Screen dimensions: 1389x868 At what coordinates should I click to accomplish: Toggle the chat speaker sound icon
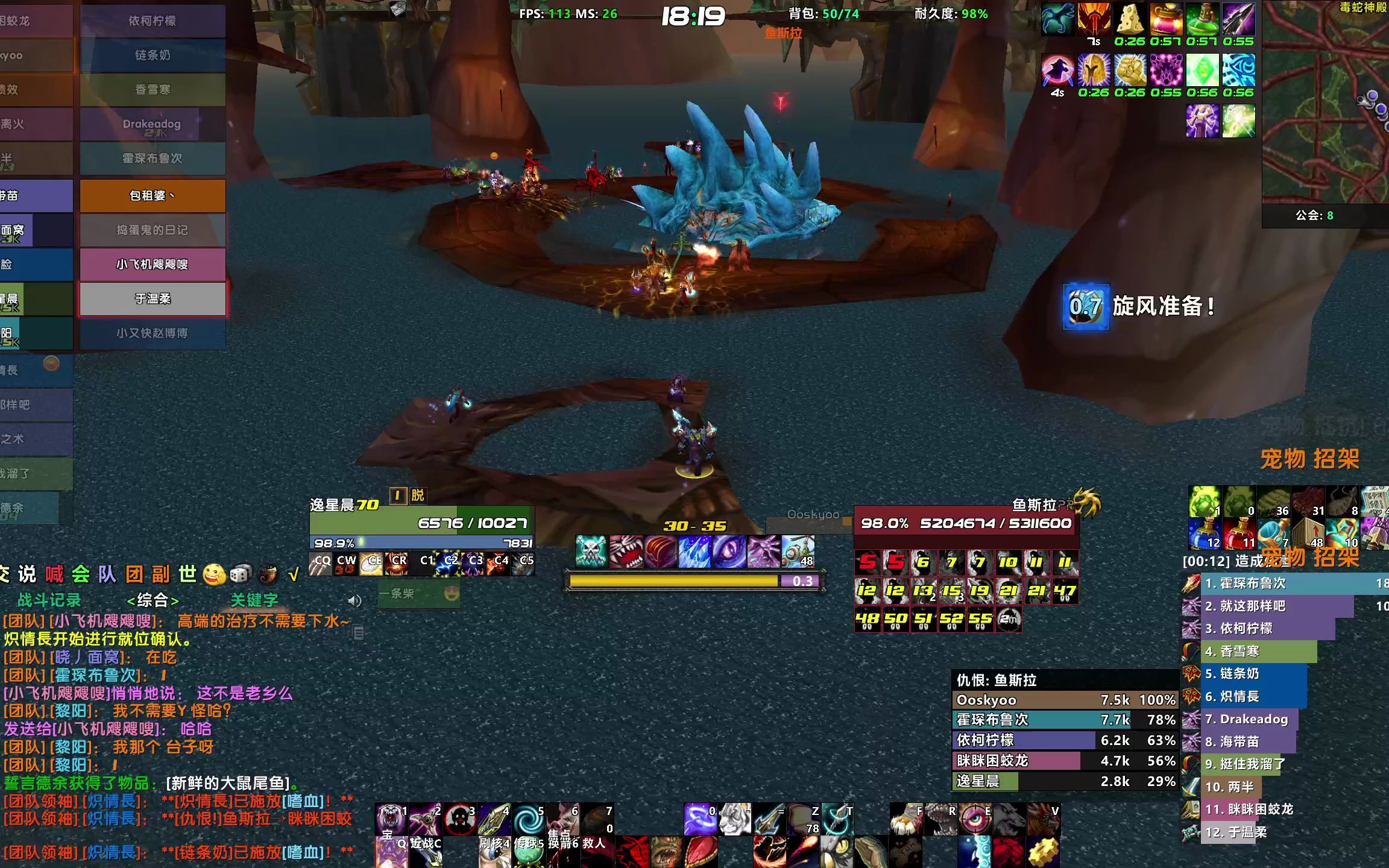click(x=354, y=601)
